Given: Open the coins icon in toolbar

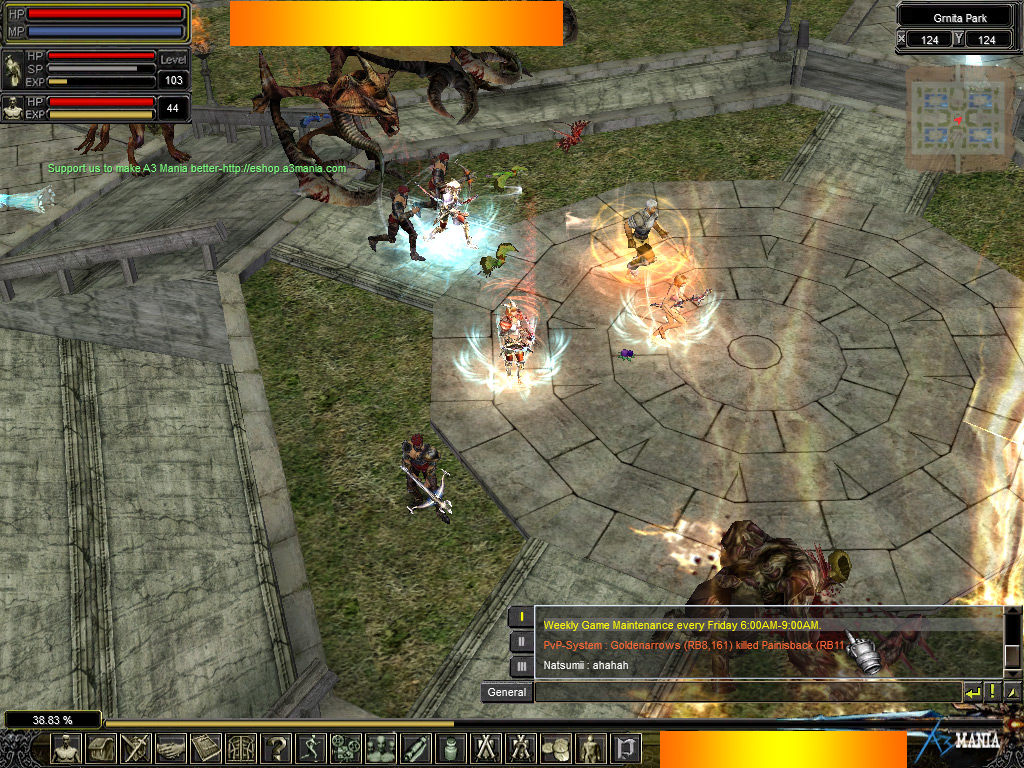Looking at the screenshot, I should [556, 748].
